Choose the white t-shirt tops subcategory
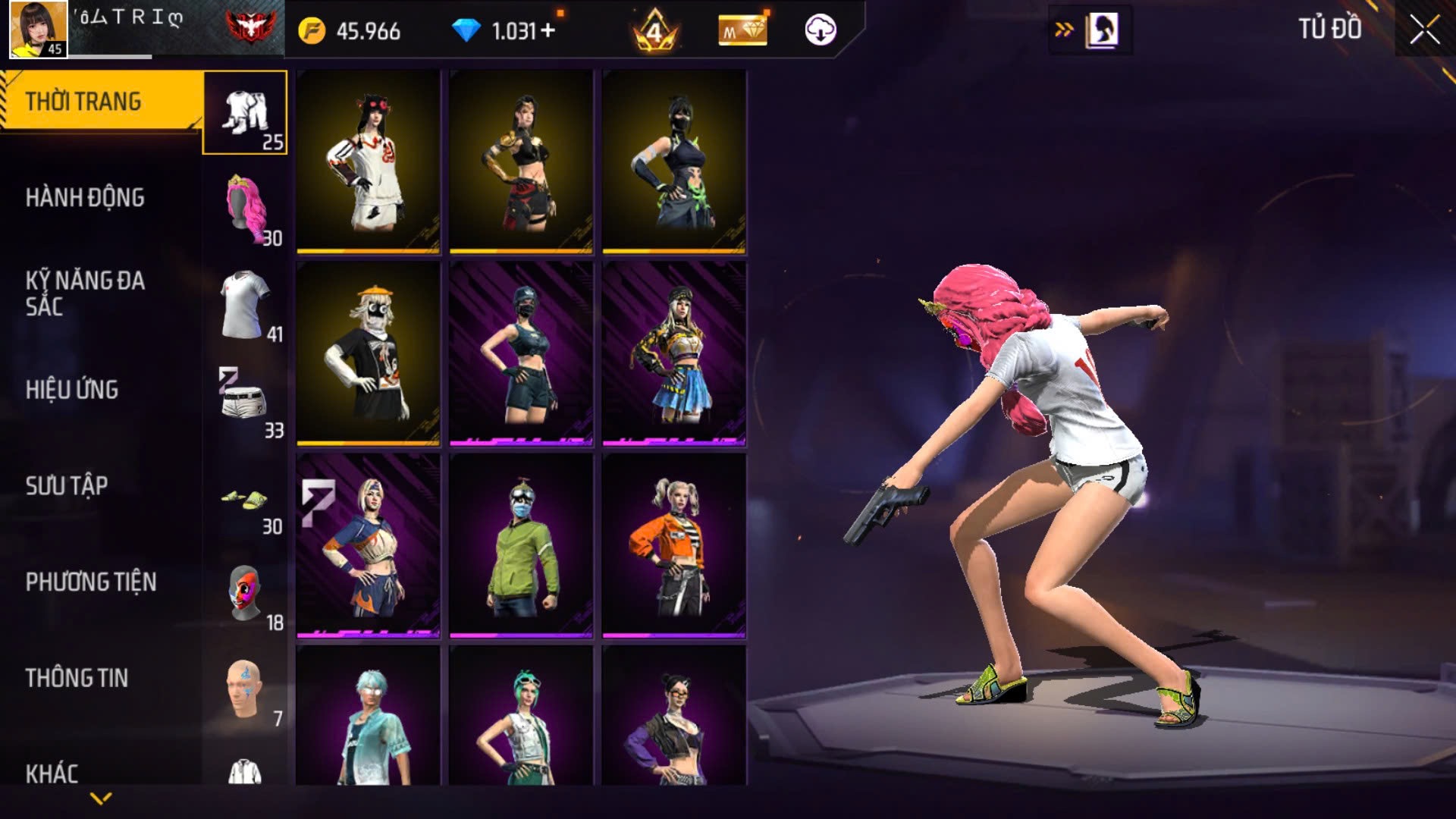The height and width of the screenshot is (819, 1456). click(246, 305)
